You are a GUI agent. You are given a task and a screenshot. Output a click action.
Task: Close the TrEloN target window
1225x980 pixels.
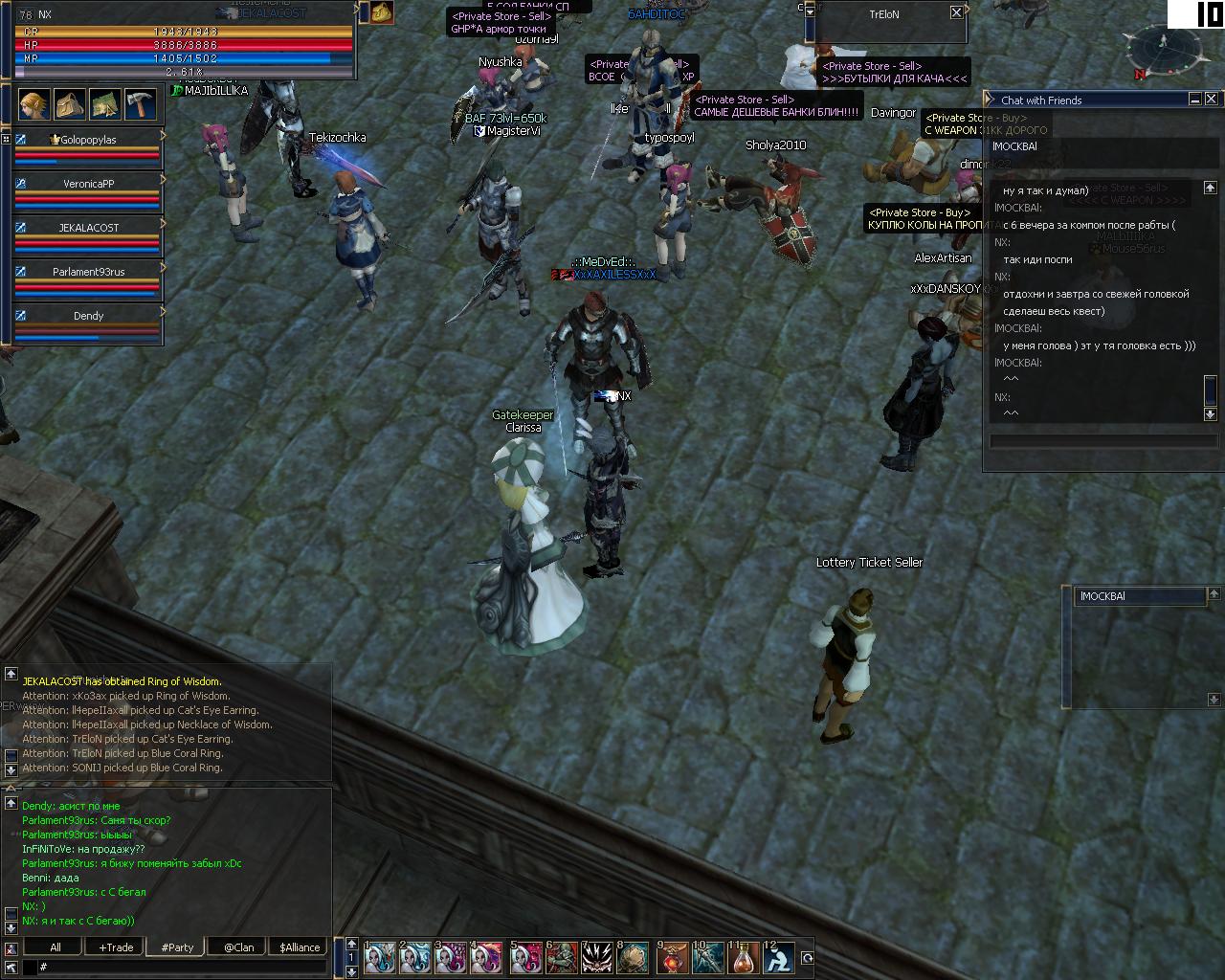coord(956,12)
